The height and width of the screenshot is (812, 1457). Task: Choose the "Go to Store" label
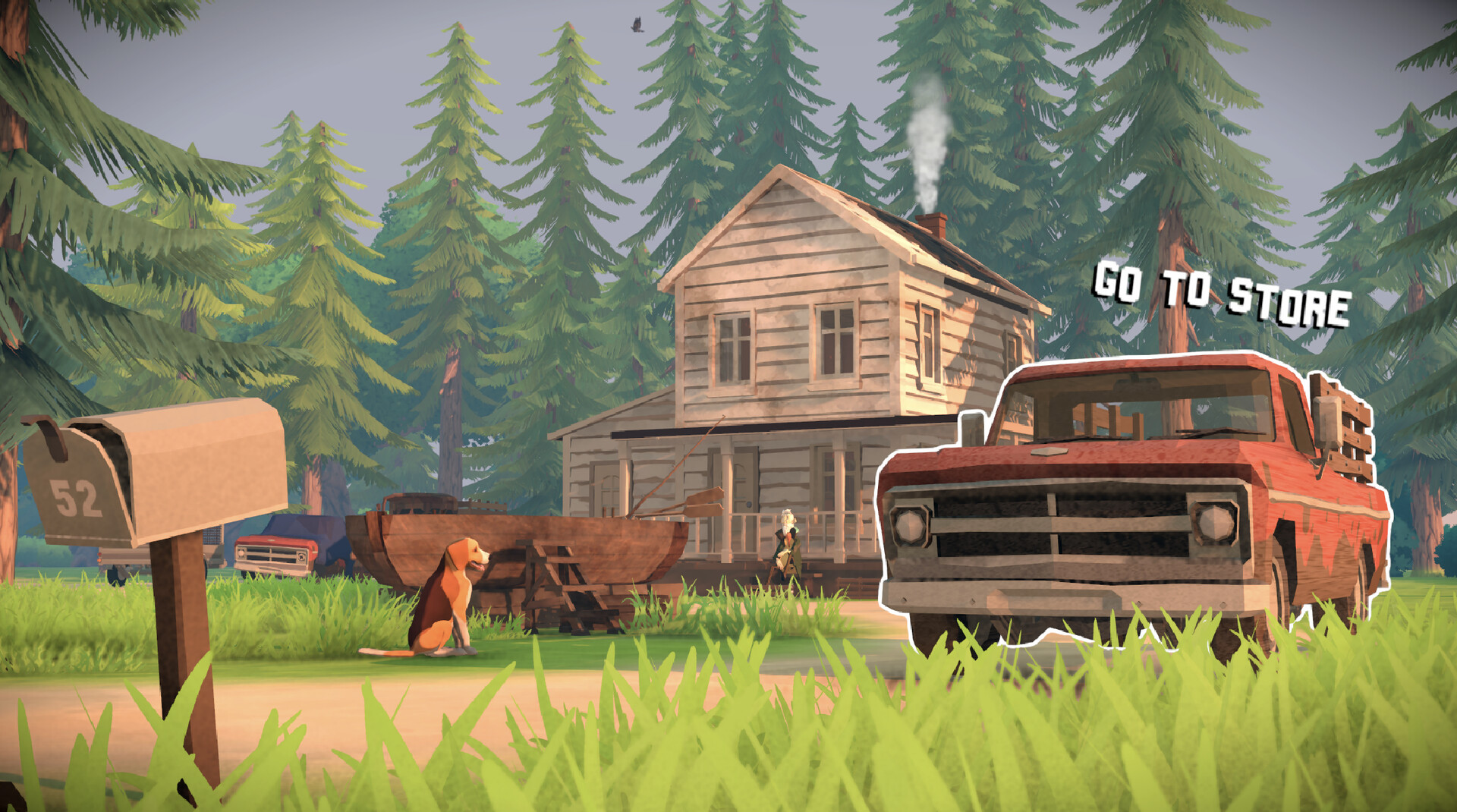(x=1220, y=294)
